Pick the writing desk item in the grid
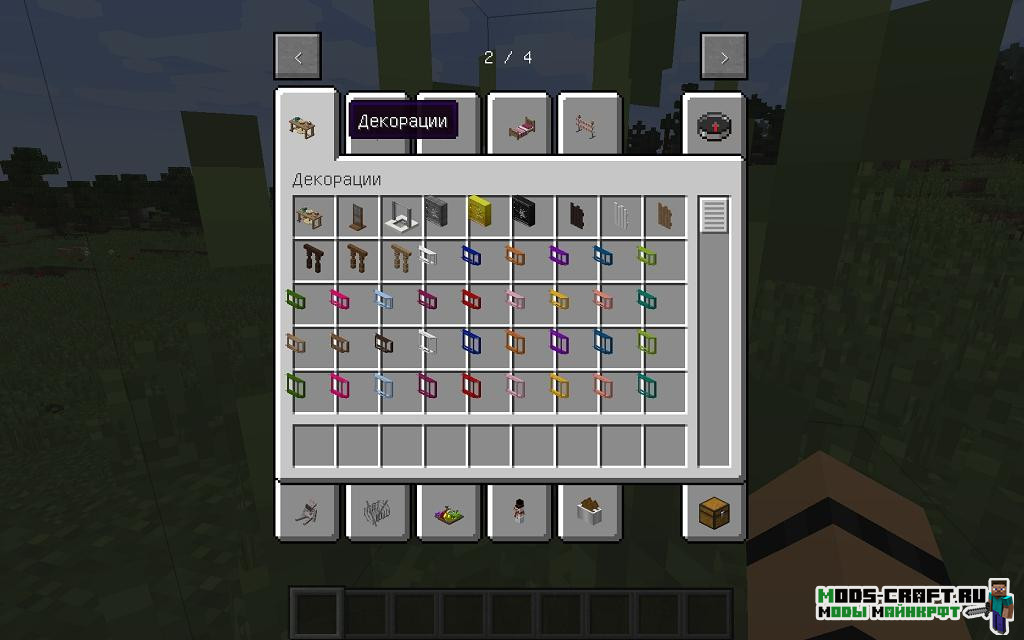This screenshot has width=1024, height=640. tap(307, 214)
